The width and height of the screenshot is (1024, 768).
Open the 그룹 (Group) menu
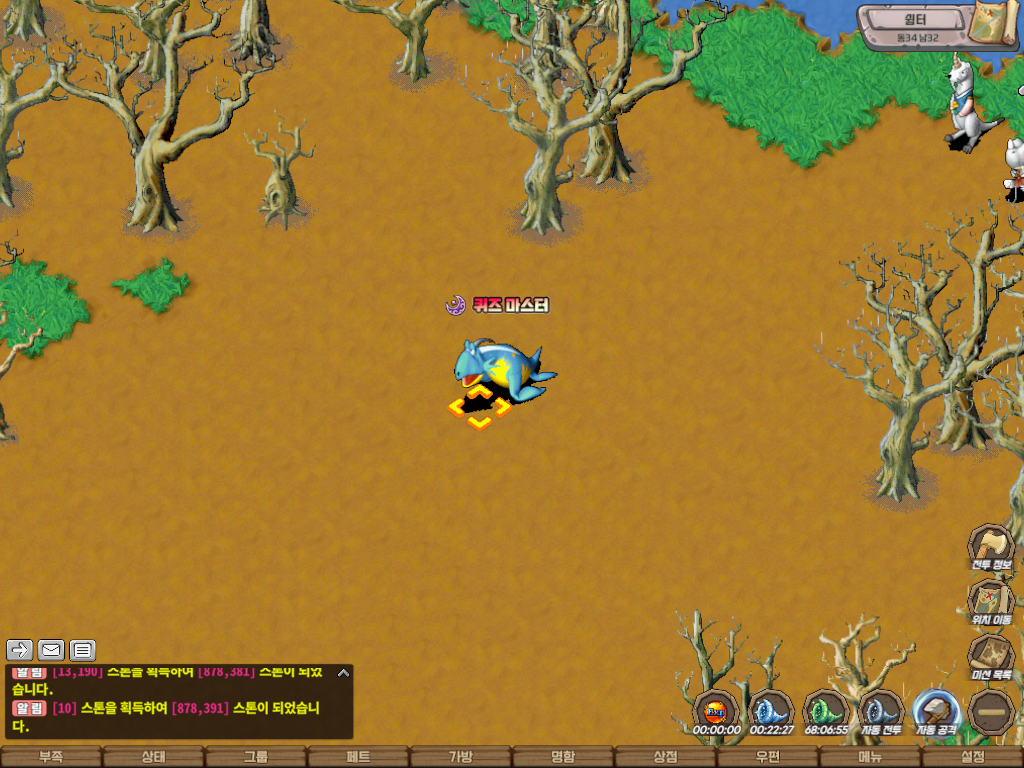[256, 757]
